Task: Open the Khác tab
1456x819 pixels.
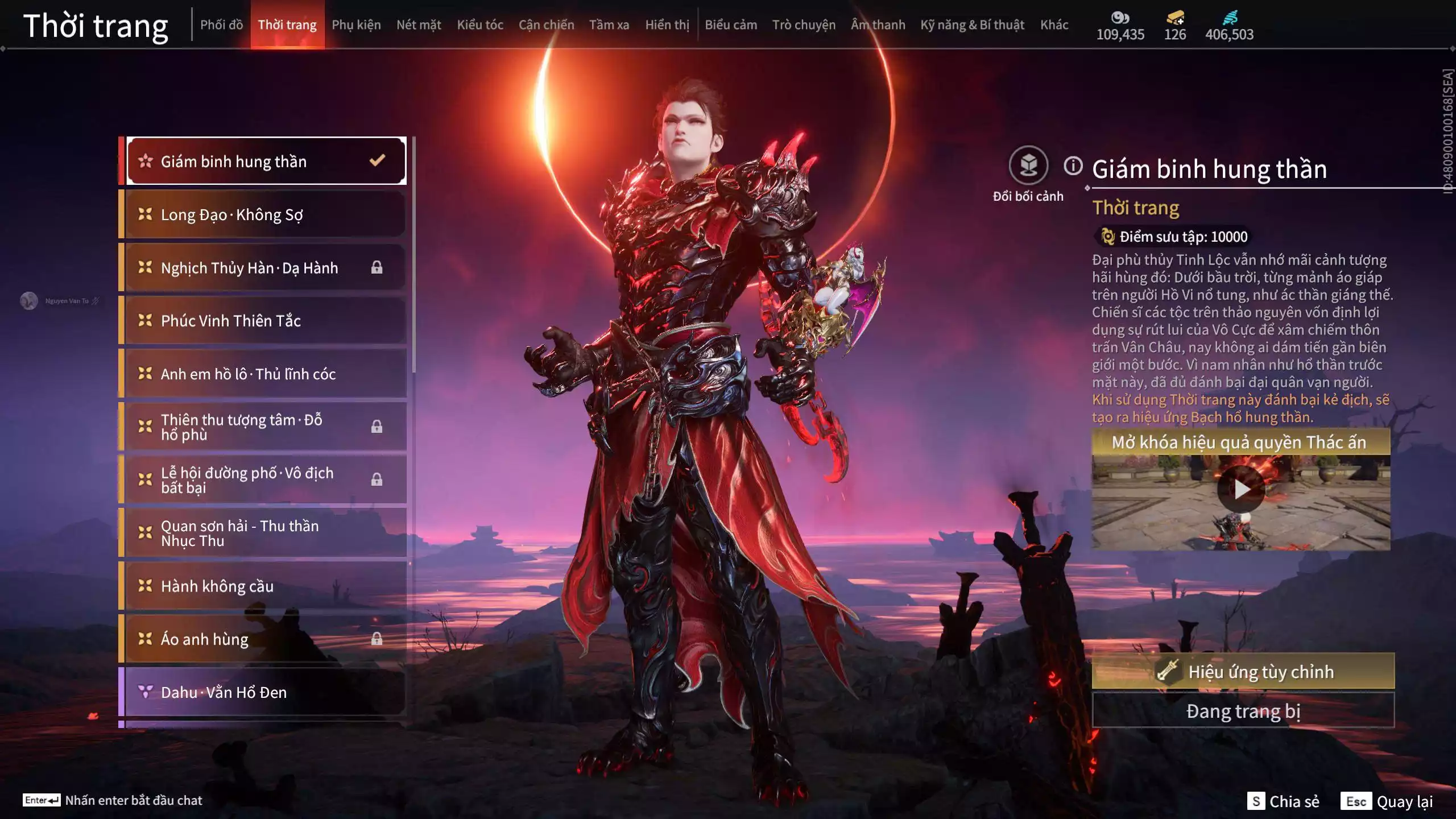Action: point(1054,25)
